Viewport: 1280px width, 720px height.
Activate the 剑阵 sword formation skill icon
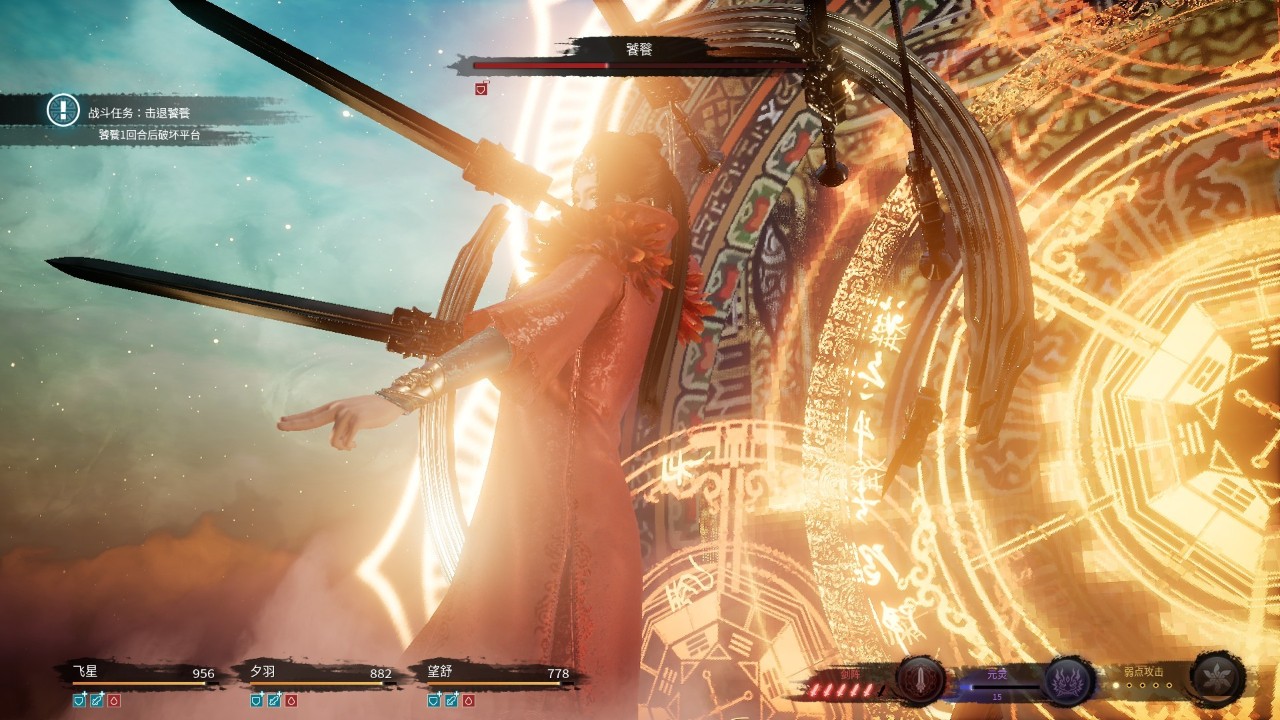(x=919, y=681)
